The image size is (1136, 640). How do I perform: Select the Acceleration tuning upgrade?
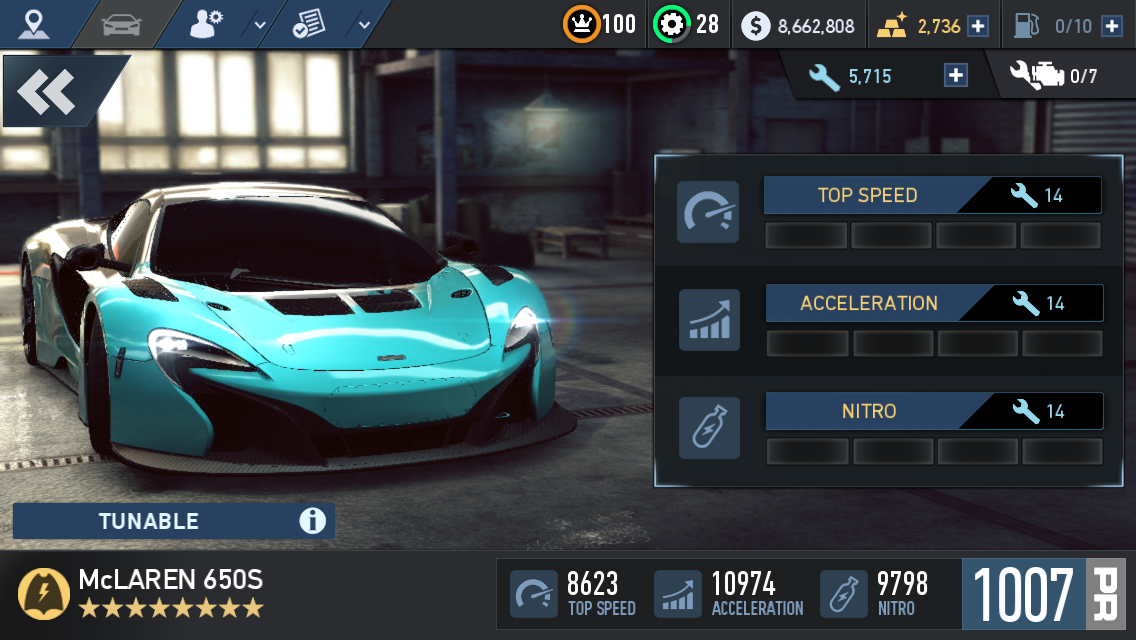point(934,303)
